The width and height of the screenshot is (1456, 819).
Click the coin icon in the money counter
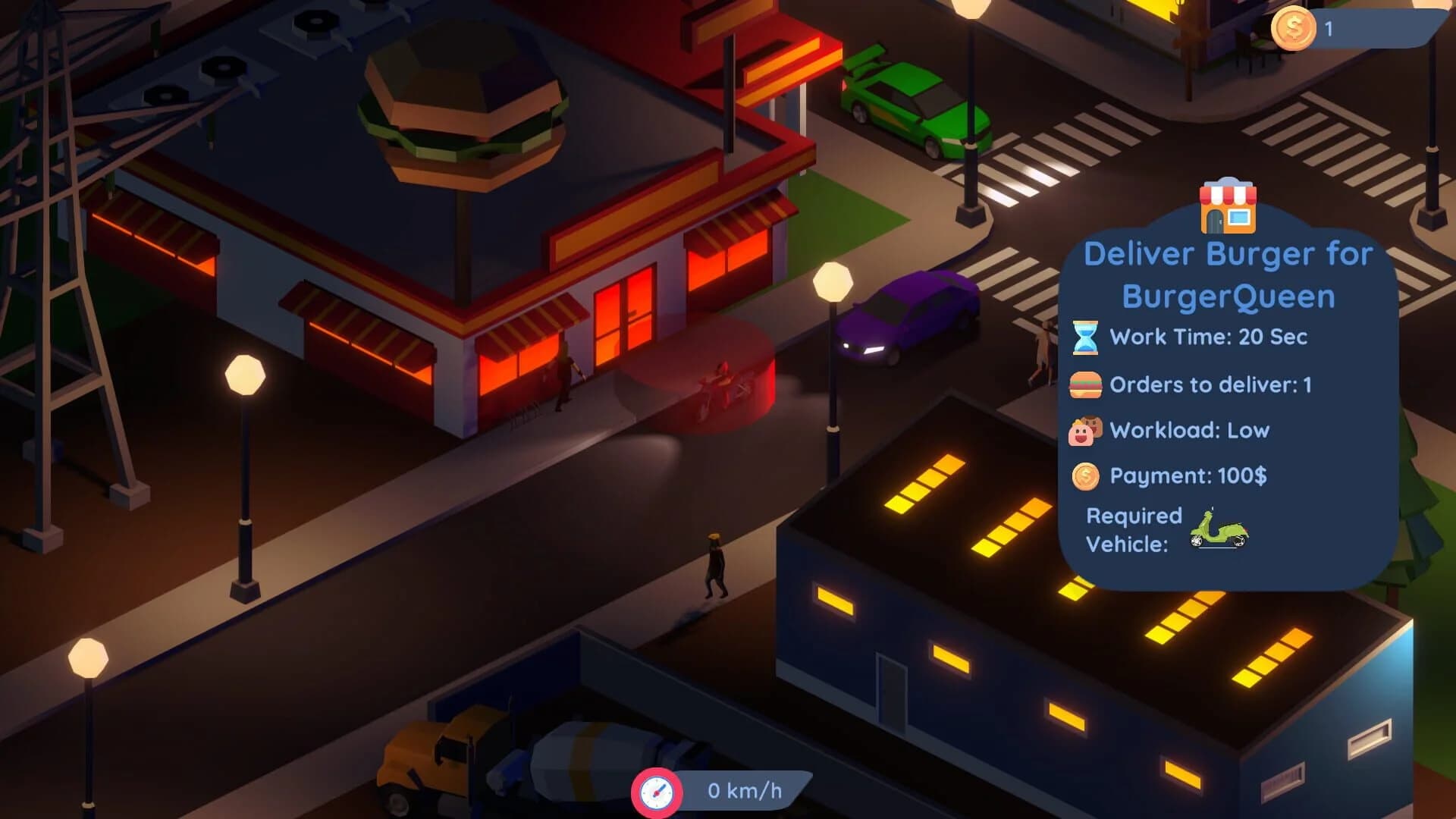(x=1294, y=27)
